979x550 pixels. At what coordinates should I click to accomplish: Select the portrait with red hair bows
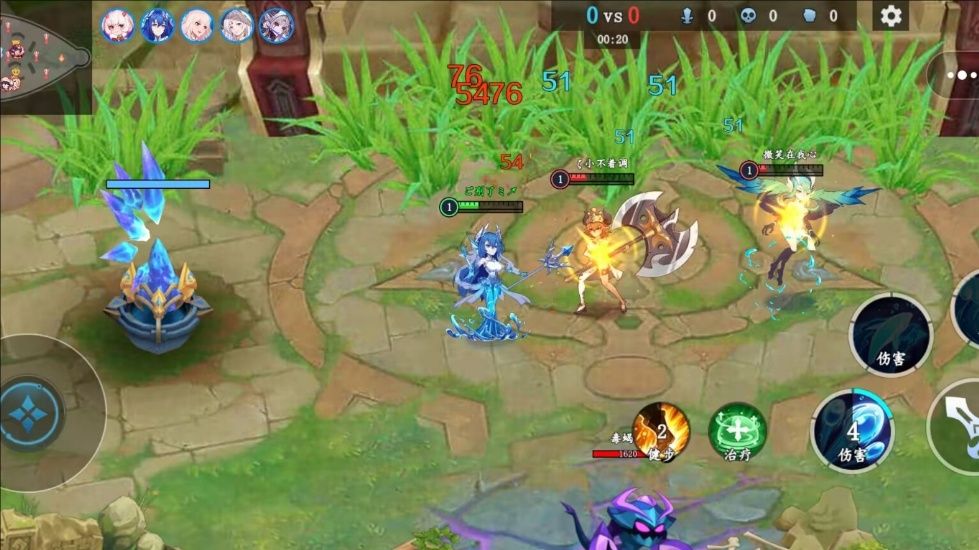click(x=118, y=25)
